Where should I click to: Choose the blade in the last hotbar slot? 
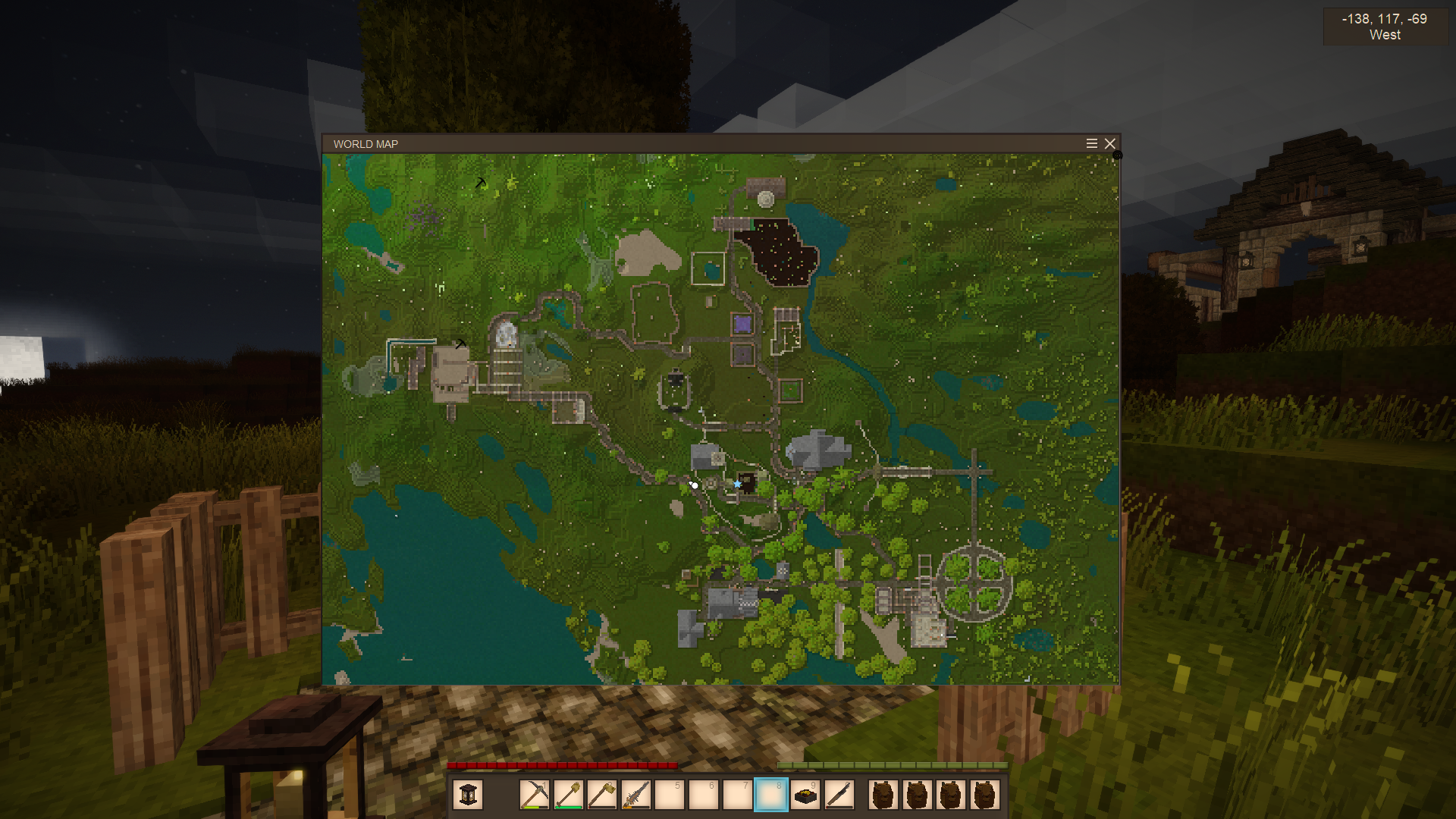pyautogui.click(x=839, y=795)
